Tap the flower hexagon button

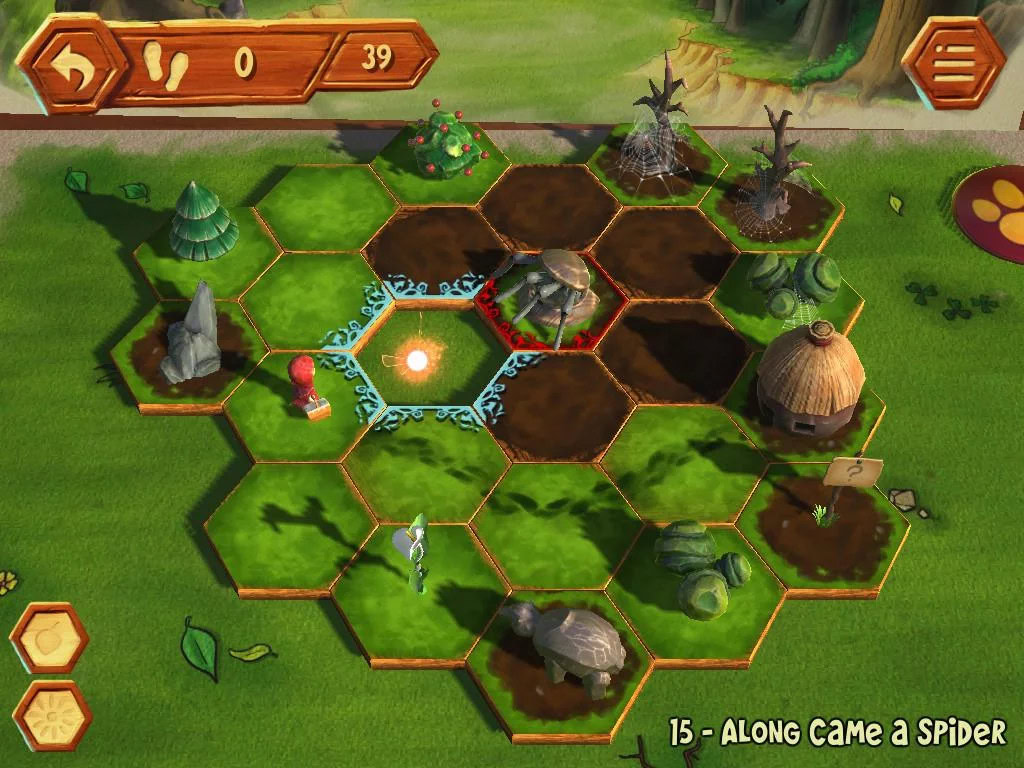pyautogui.click(x=51, y=715)
